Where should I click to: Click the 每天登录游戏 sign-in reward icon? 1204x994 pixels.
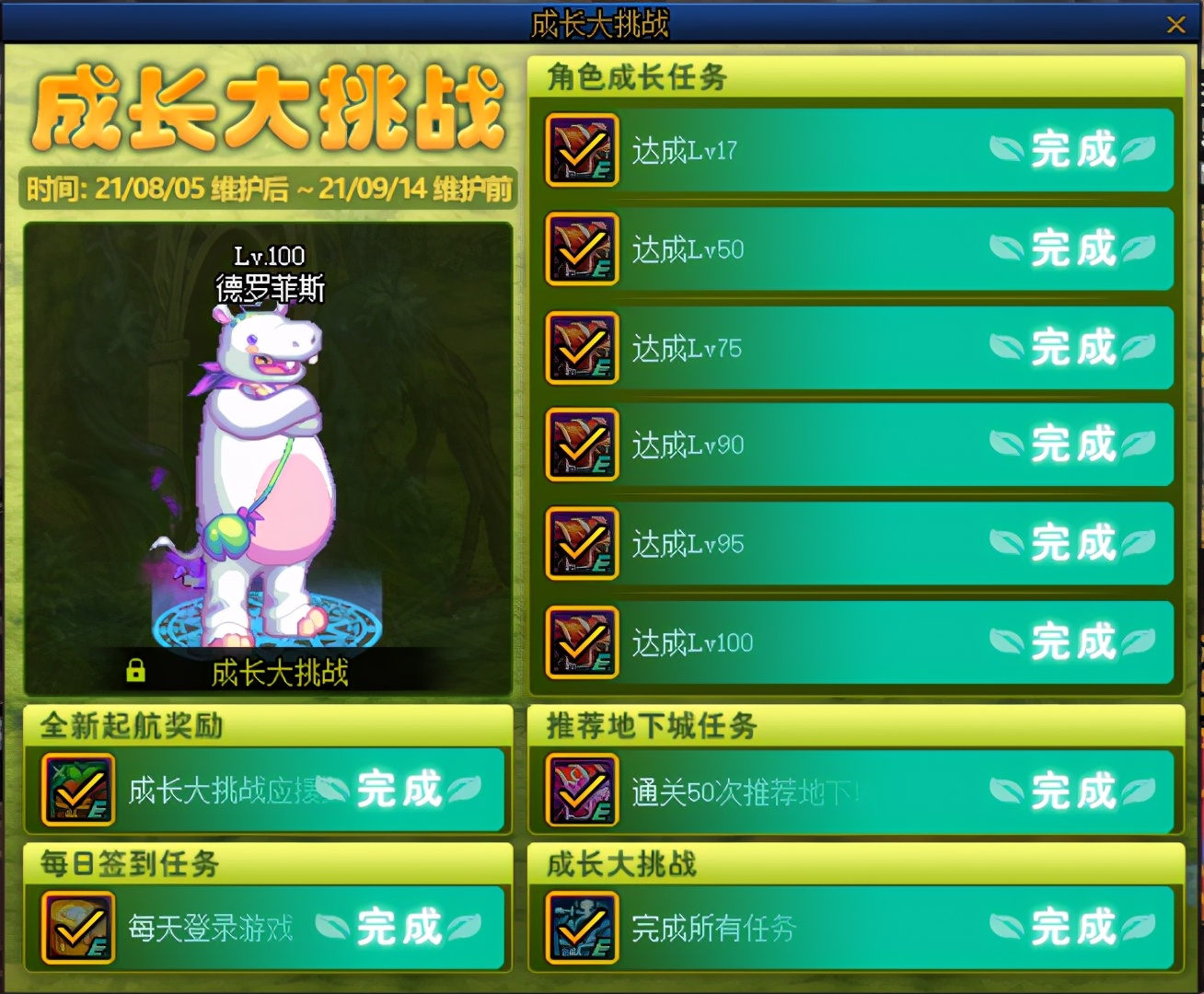(77, 928)
